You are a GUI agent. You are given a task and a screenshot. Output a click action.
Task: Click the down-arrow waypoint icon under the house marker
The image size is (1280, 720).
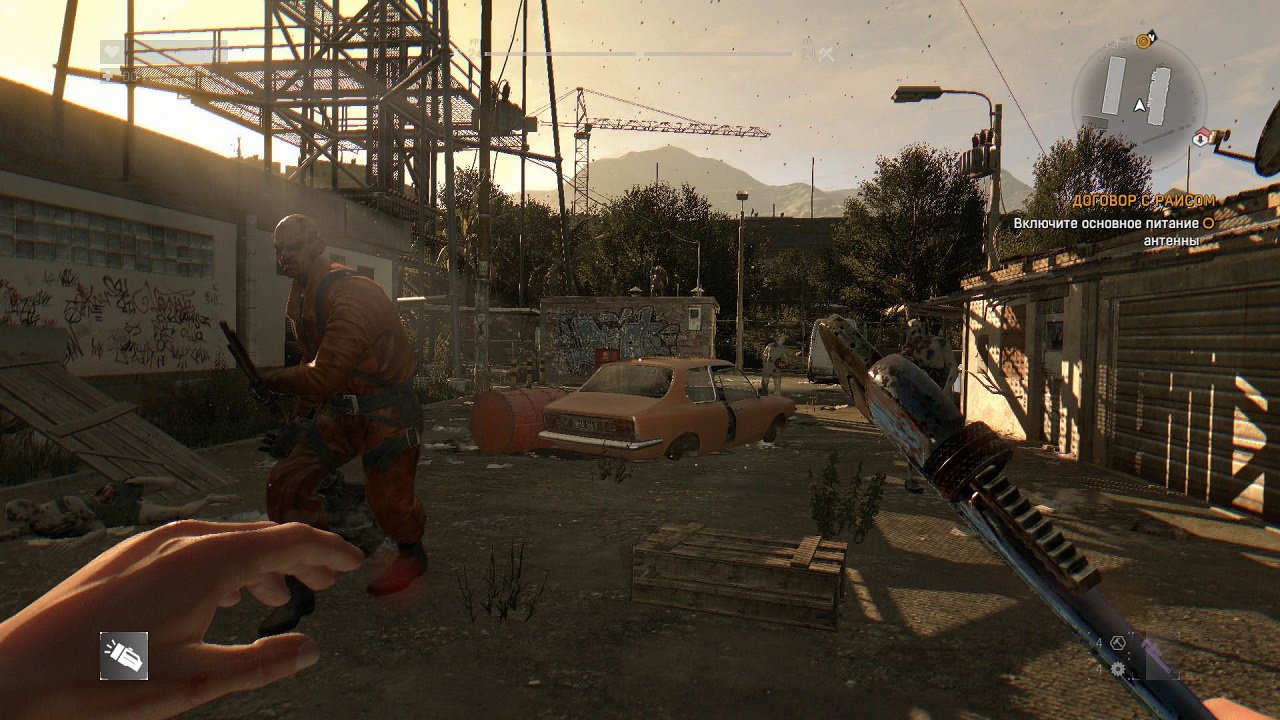(x=1201, y=140)
